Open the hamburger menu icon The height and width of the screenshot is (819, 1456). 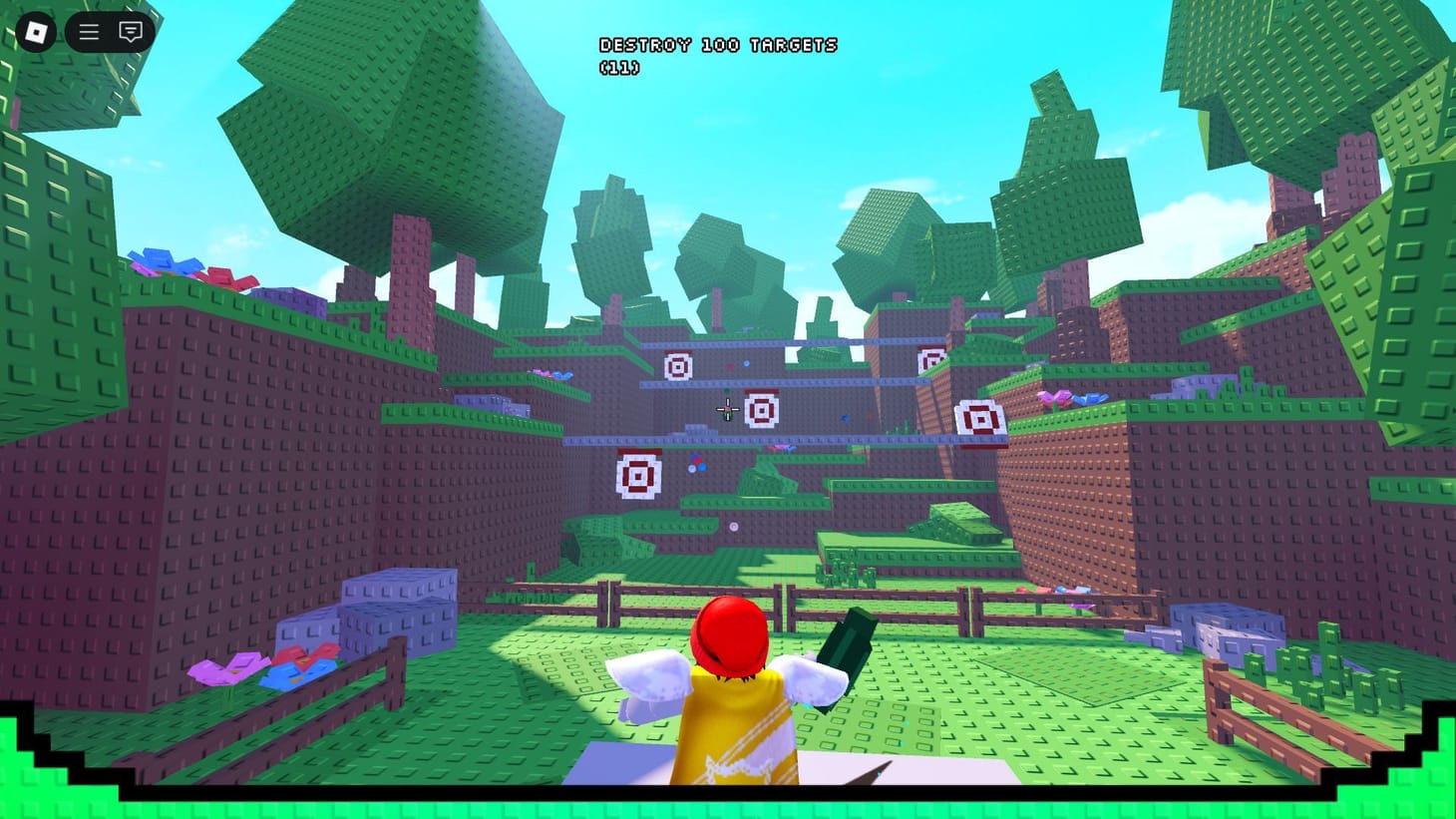pyautogui.click(x=88, y=31)
